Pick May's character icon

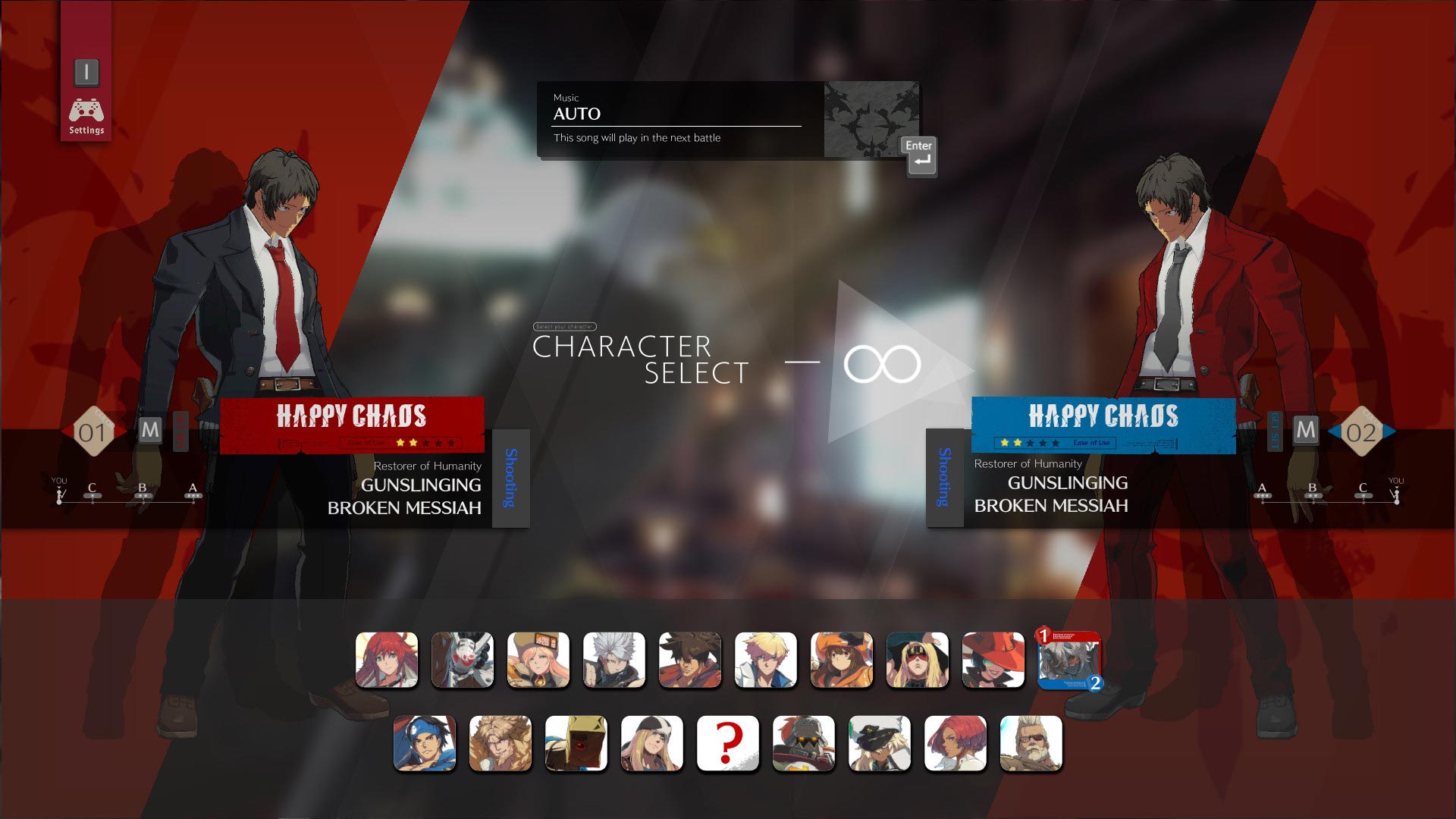842,660
